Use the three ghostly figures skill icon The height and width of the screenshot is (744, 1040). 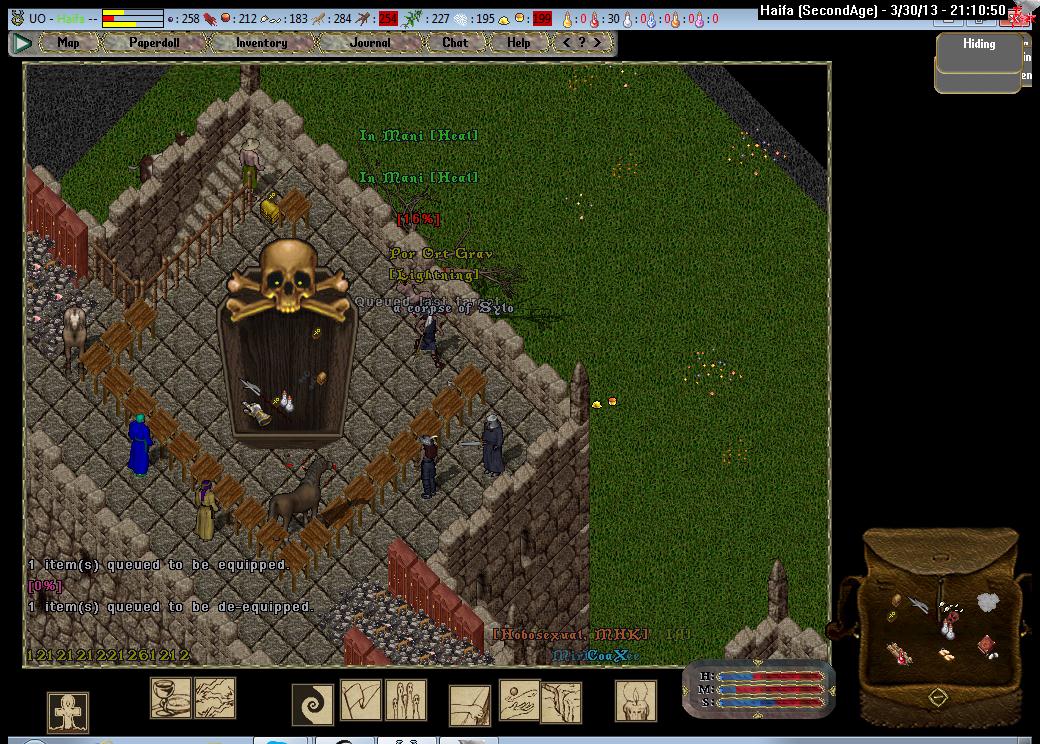click(x=406, y=699)
